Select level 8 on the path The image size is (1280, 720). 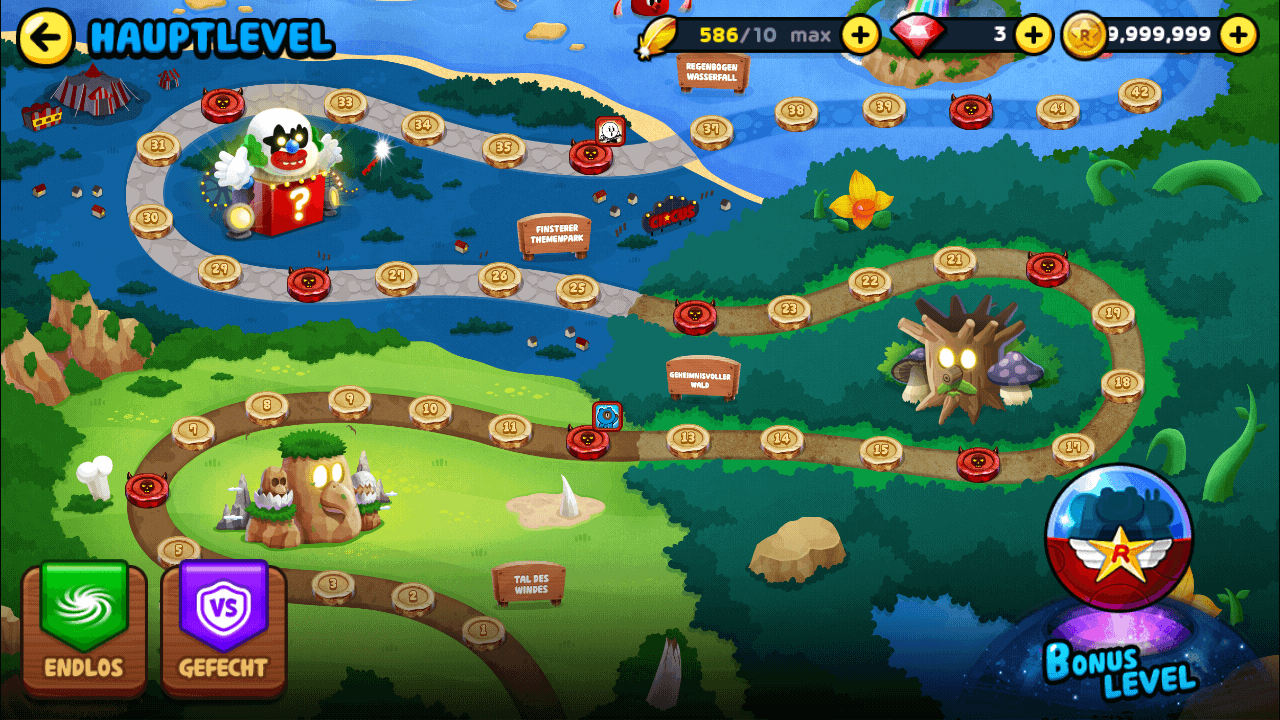[x=267, y=406]
